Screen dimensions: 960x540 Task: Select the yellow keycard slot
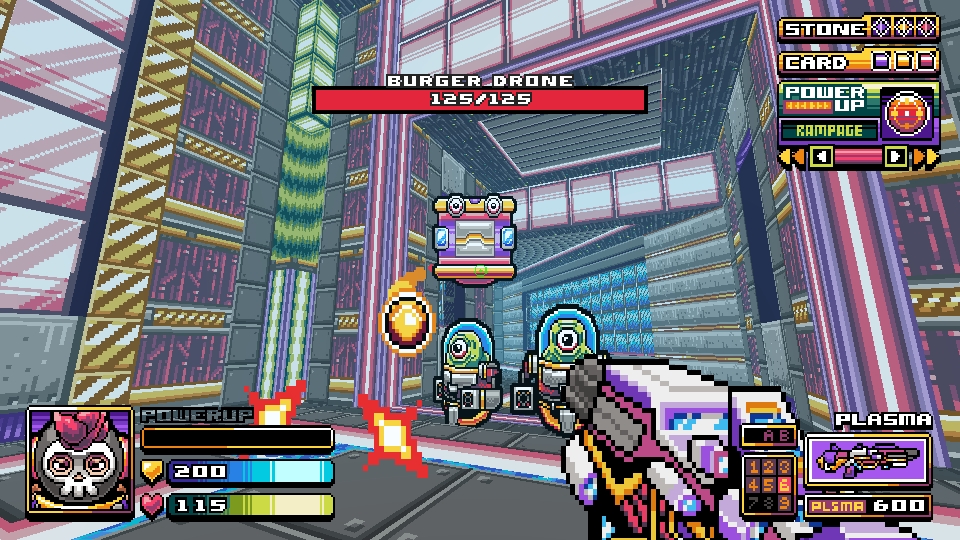click(x=904, y=62)
